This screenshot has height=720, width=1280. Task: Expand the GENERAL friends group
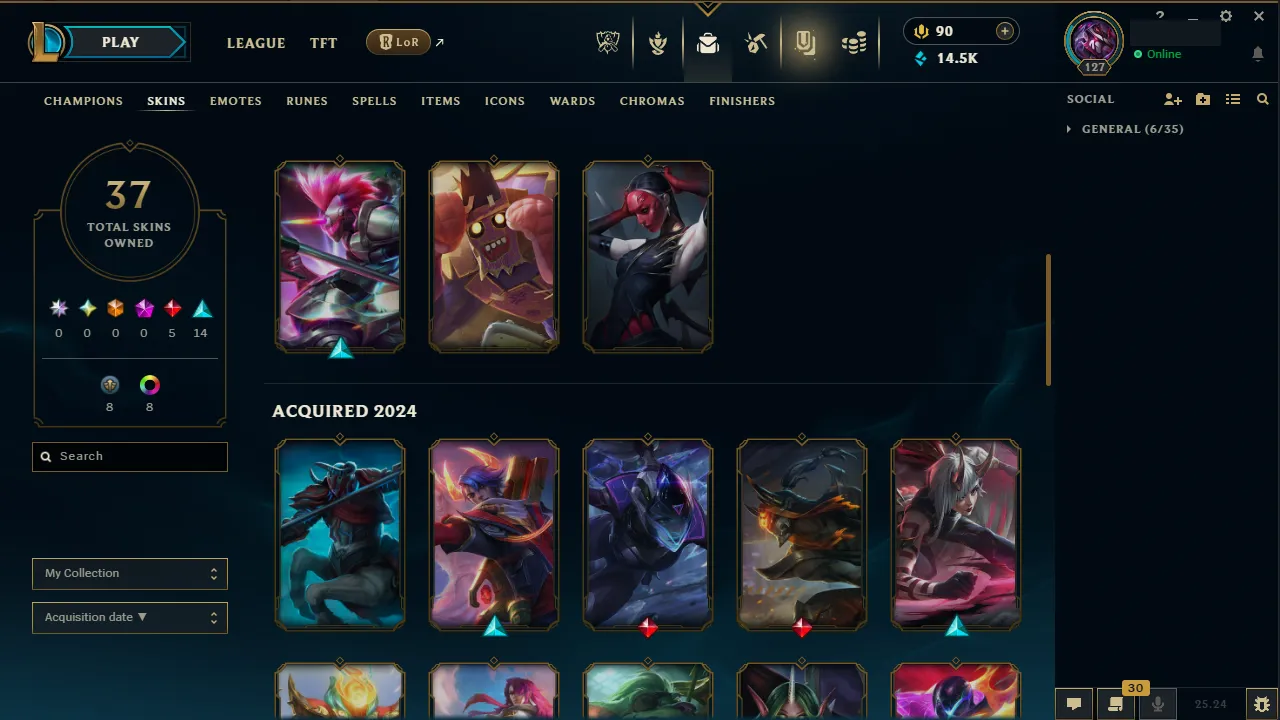1071,129
